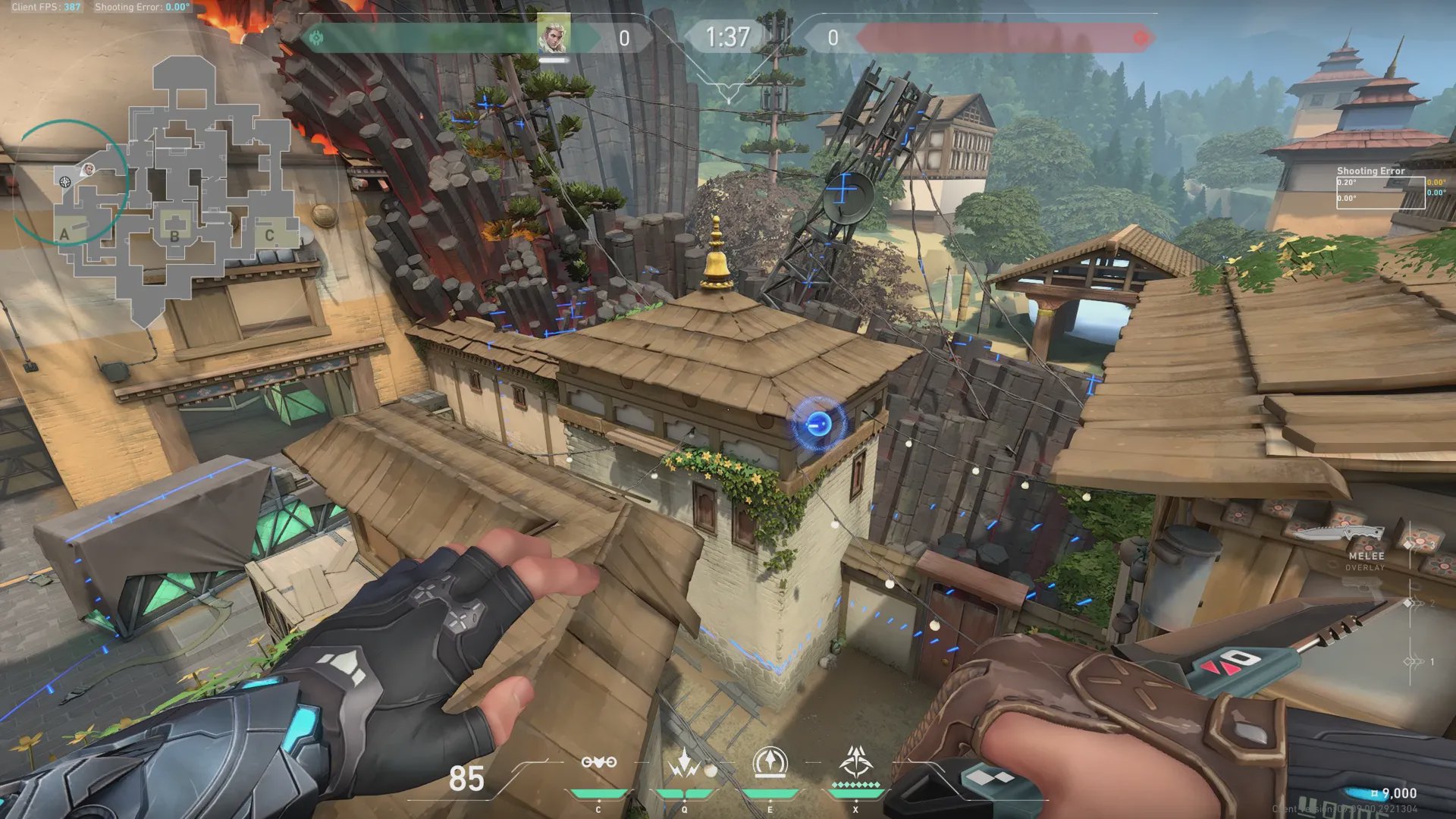Viewport: 1456px width, 819px height.
Task: Click the player marker on the minimap
Action: (88, 169)
